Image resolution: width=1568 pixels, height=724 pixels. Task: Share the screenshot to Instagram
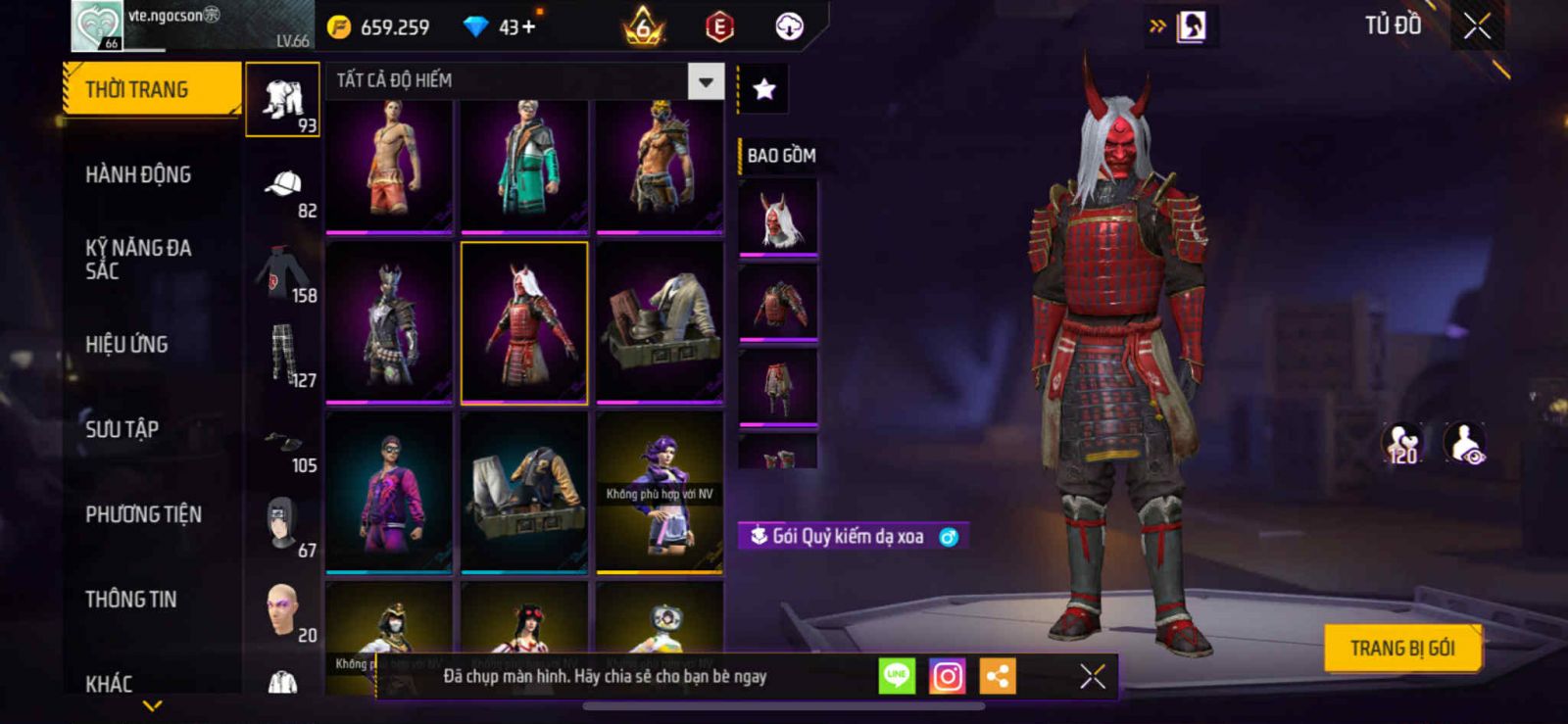pos(947,676)
